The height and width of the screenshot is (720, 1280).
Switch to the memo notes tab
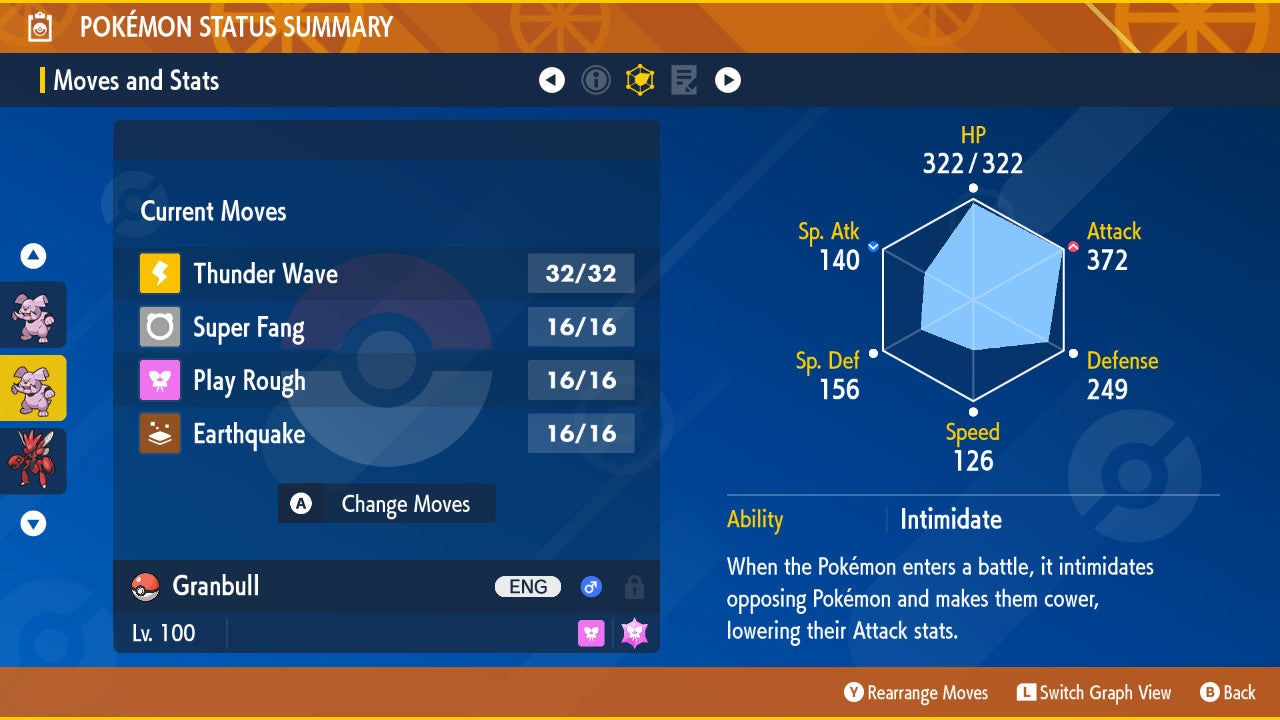click(x=684, y=80)
